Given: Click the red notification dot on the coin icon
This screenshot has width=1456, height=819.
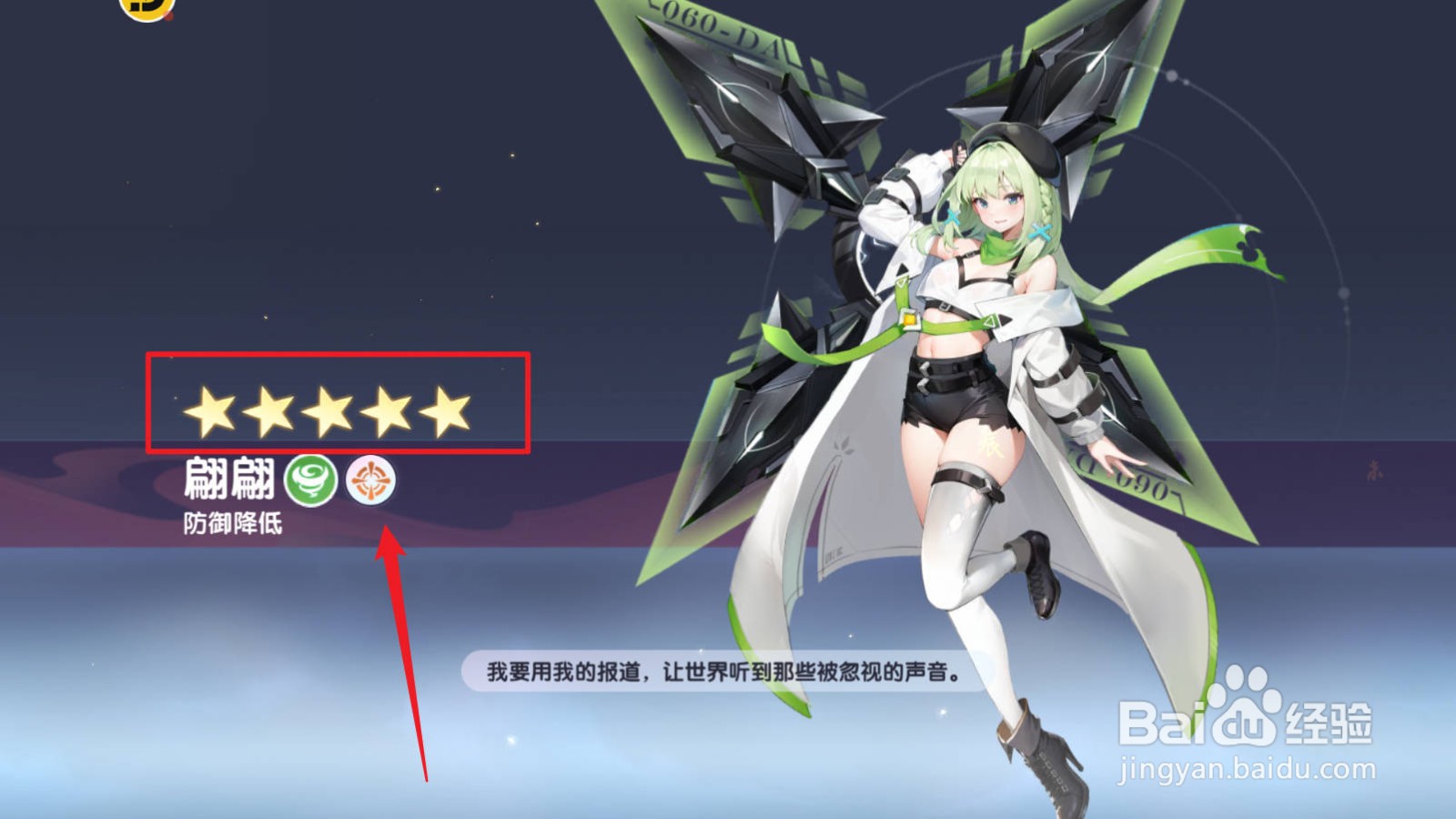Looking at the screenshot, I should (168, 16).
